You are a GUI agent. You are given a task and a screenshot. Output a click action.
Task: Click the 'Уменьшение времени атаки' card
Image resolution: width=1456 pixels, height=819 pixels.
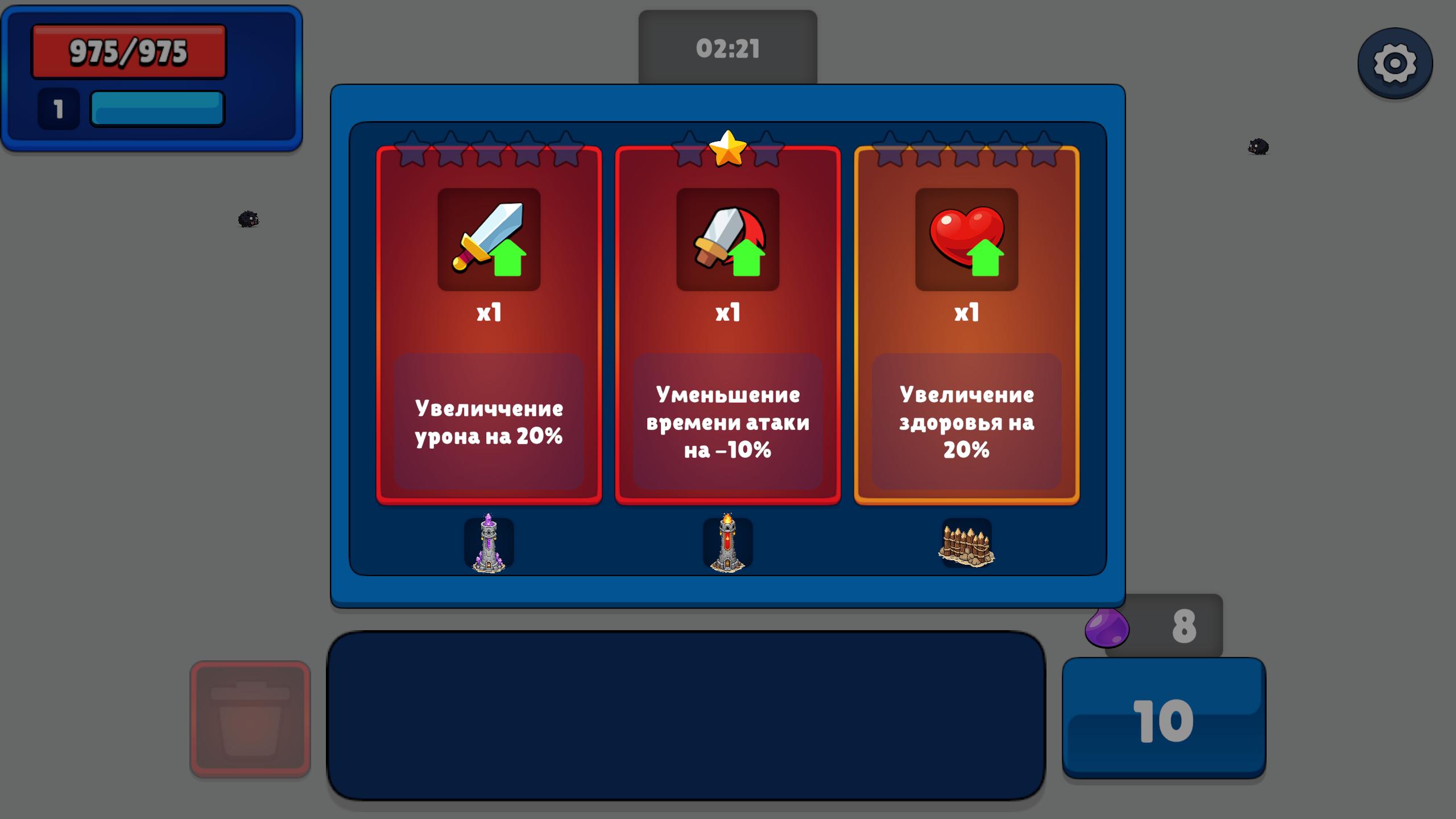[x=728, y=424]
